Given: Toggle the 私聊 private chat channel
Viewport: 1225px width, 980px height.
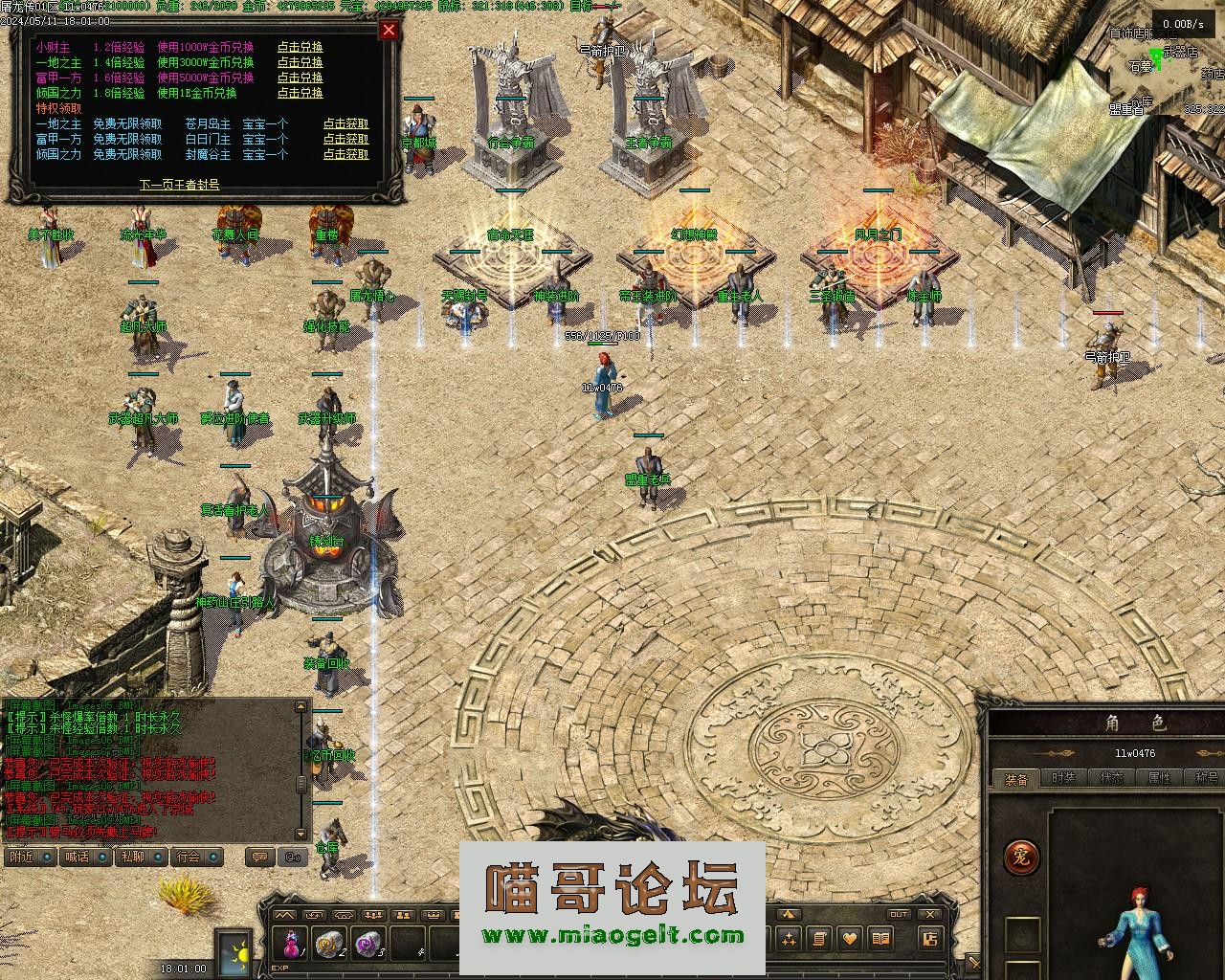Looking at the screenshot, I should coord(141,857).
